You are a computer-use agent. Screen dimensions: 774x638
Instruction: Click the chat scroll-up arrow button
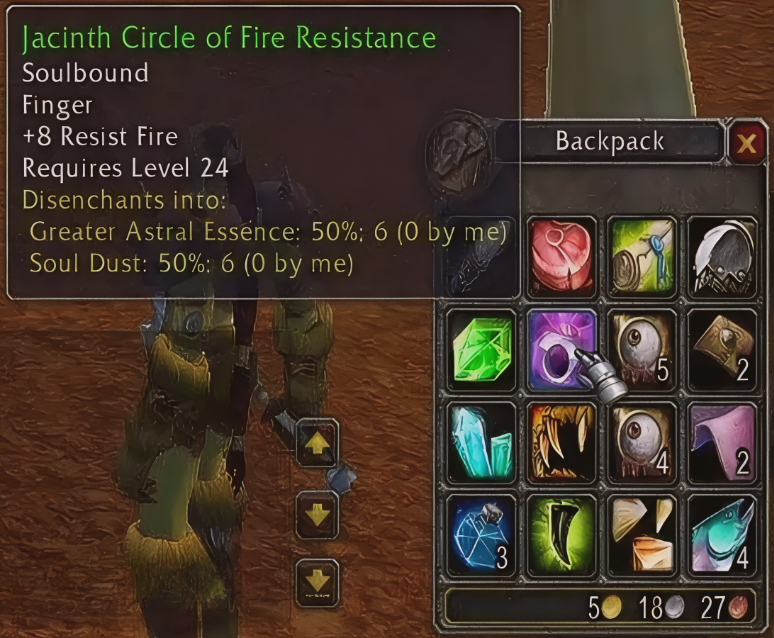click(317, 443)
